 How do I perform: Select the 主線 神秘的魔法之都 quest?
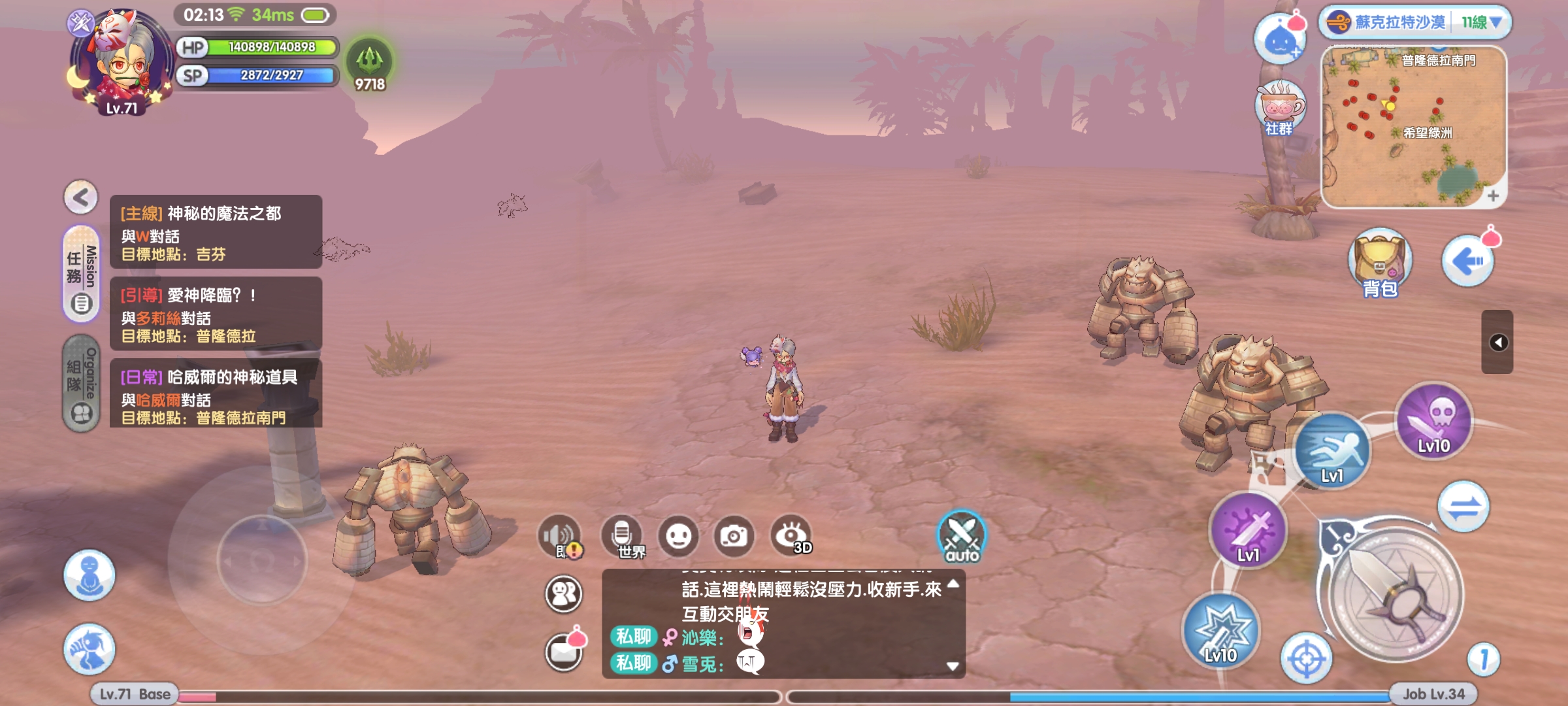pyautogui.click(x=216, y=232)
